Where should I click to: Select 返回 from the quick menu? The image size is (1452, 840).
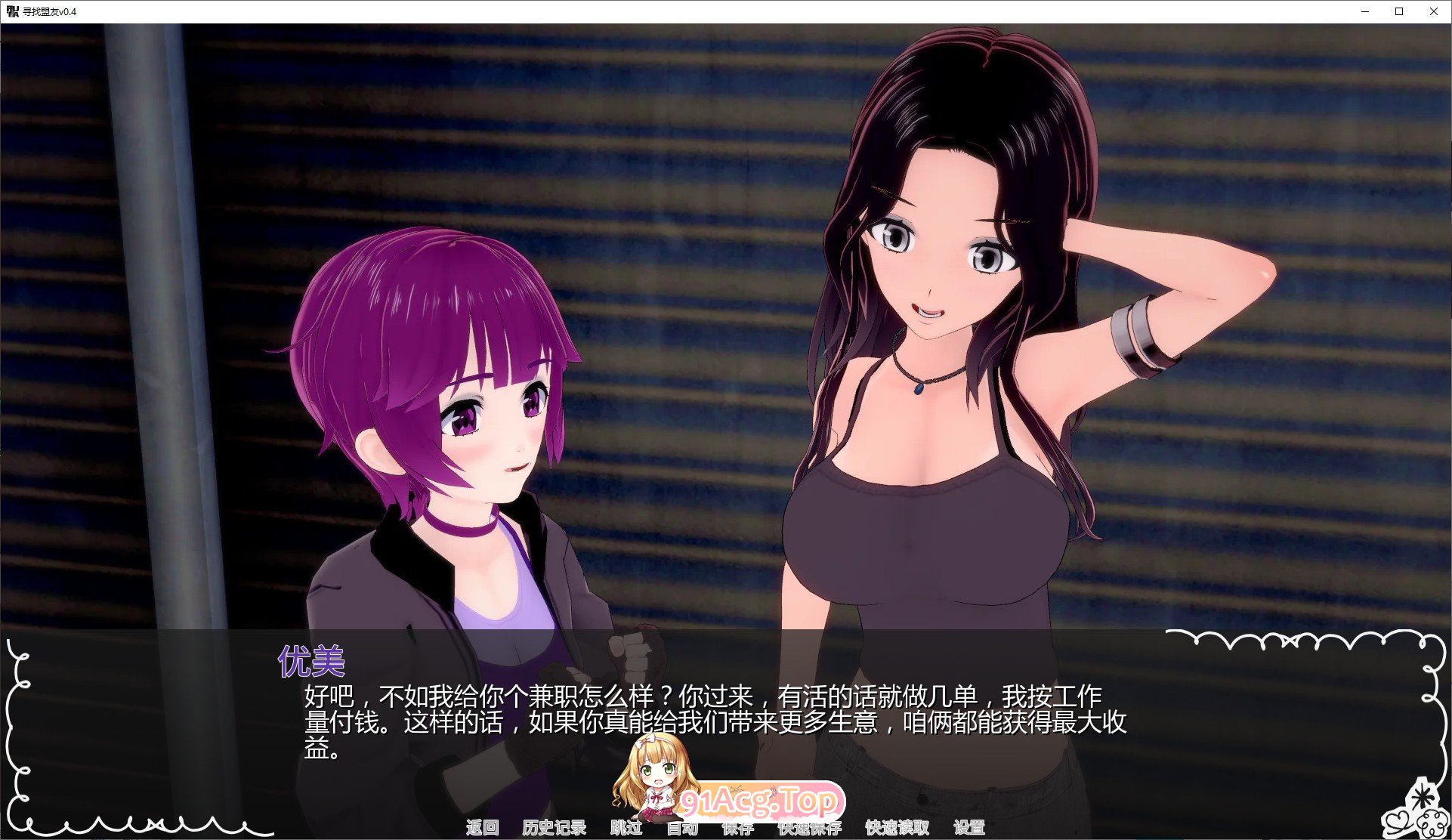click(483, 828)
